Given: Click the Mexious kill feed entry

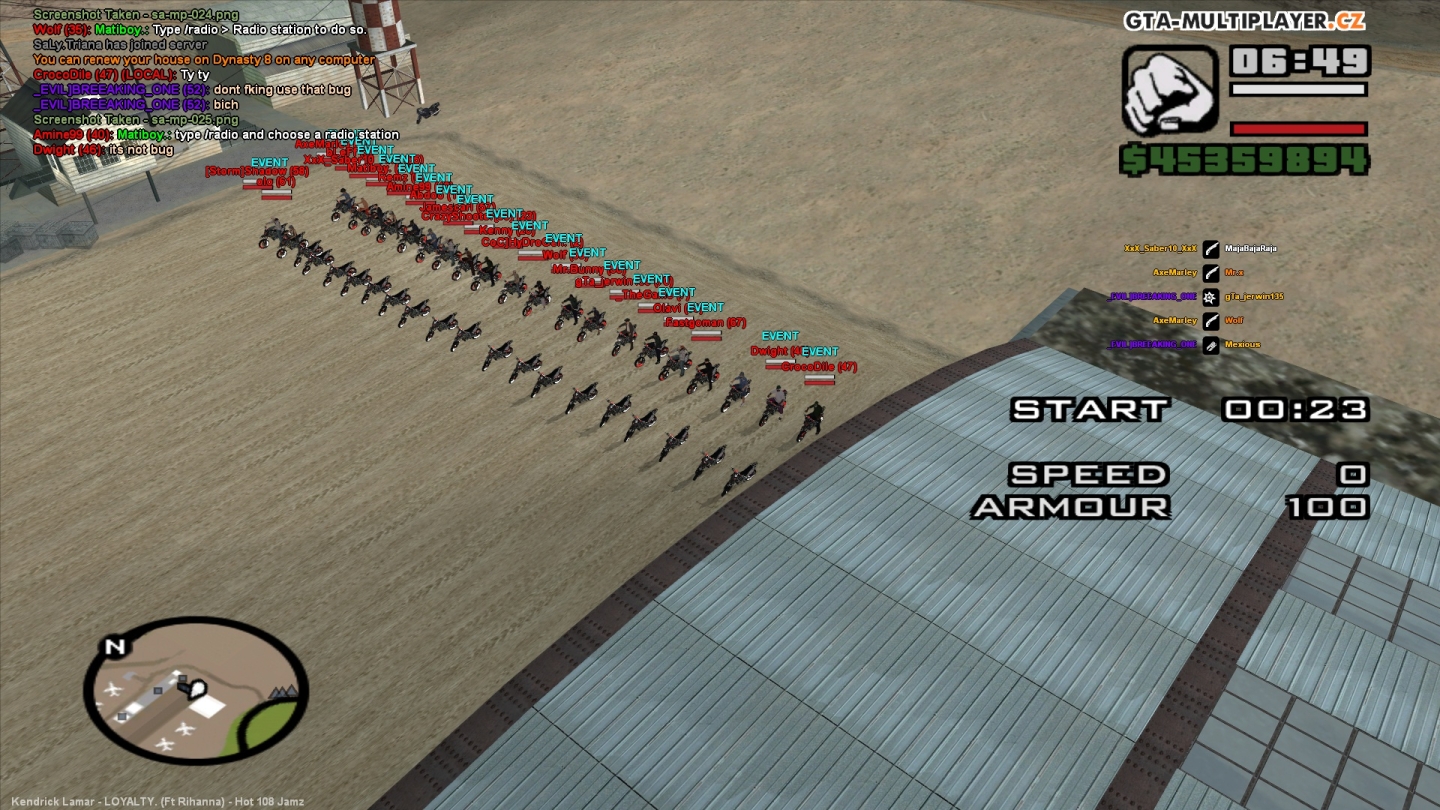Looking at the screenshot, I should click(x=1242, y=345).
